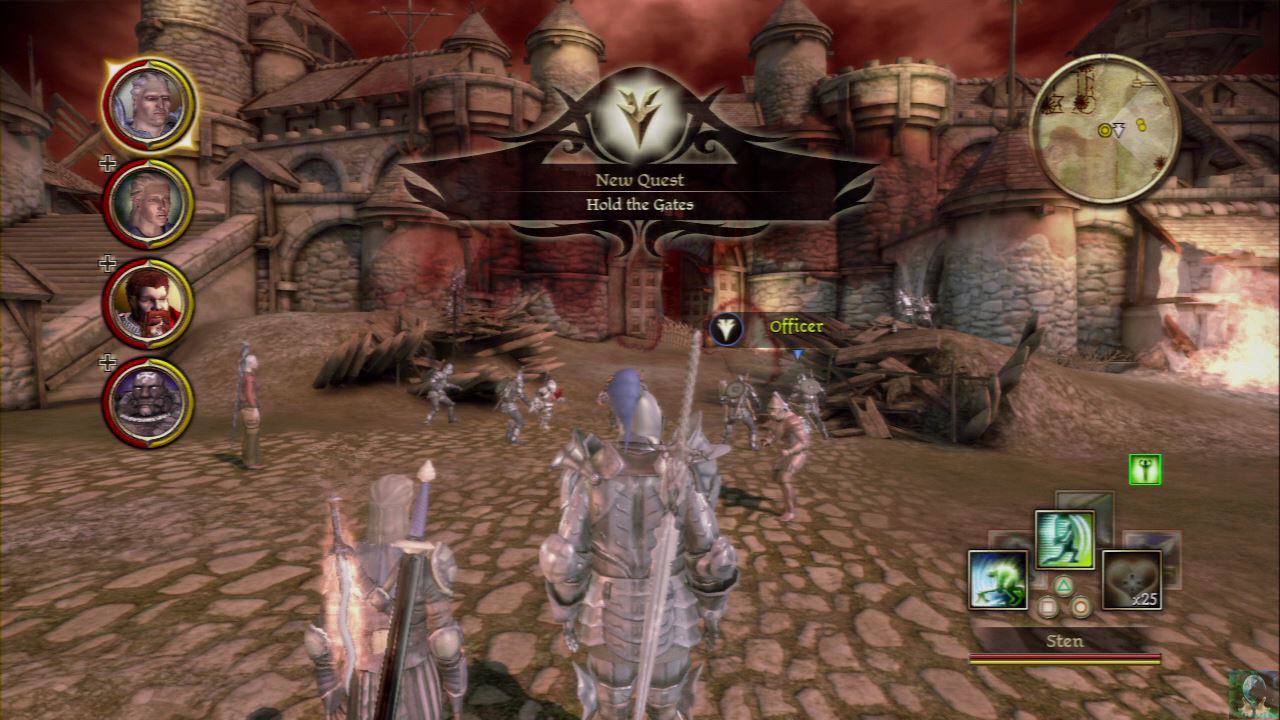The height and width of the screenshot is (720, 1280).
Task: Select Sten's highlighted party portrait
Action: click(148, 104)
